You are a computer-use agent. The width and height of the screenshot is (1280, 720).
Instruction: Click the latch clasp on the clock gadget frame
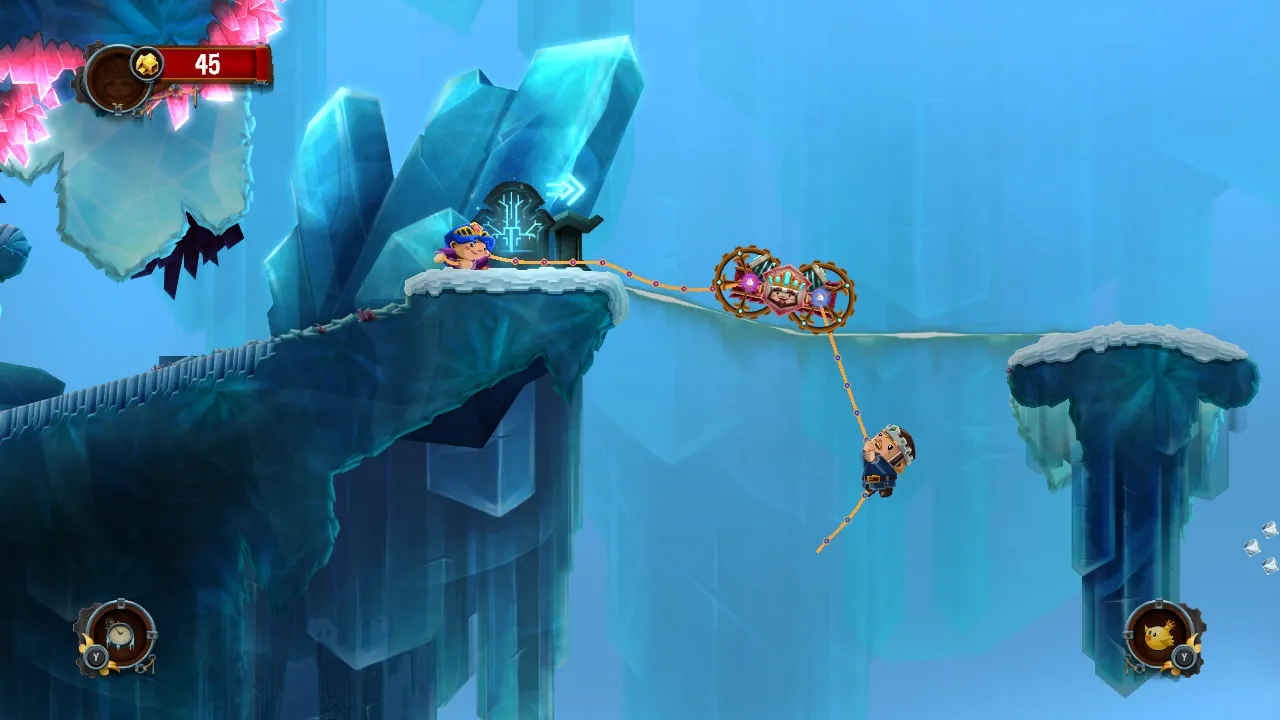(151, 634)
